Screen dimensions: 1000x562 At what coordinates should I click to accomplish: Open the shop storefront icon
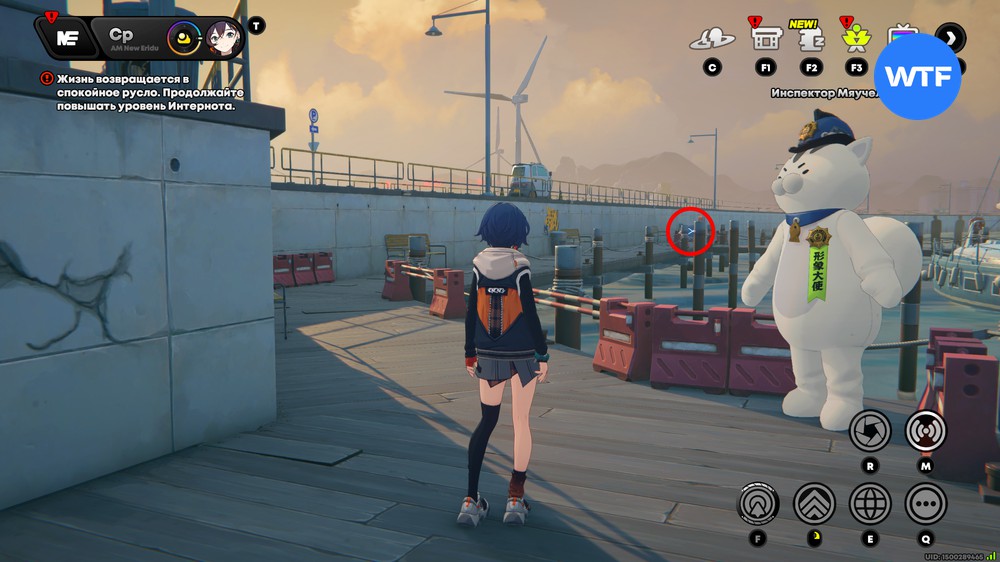coord(766,39)
